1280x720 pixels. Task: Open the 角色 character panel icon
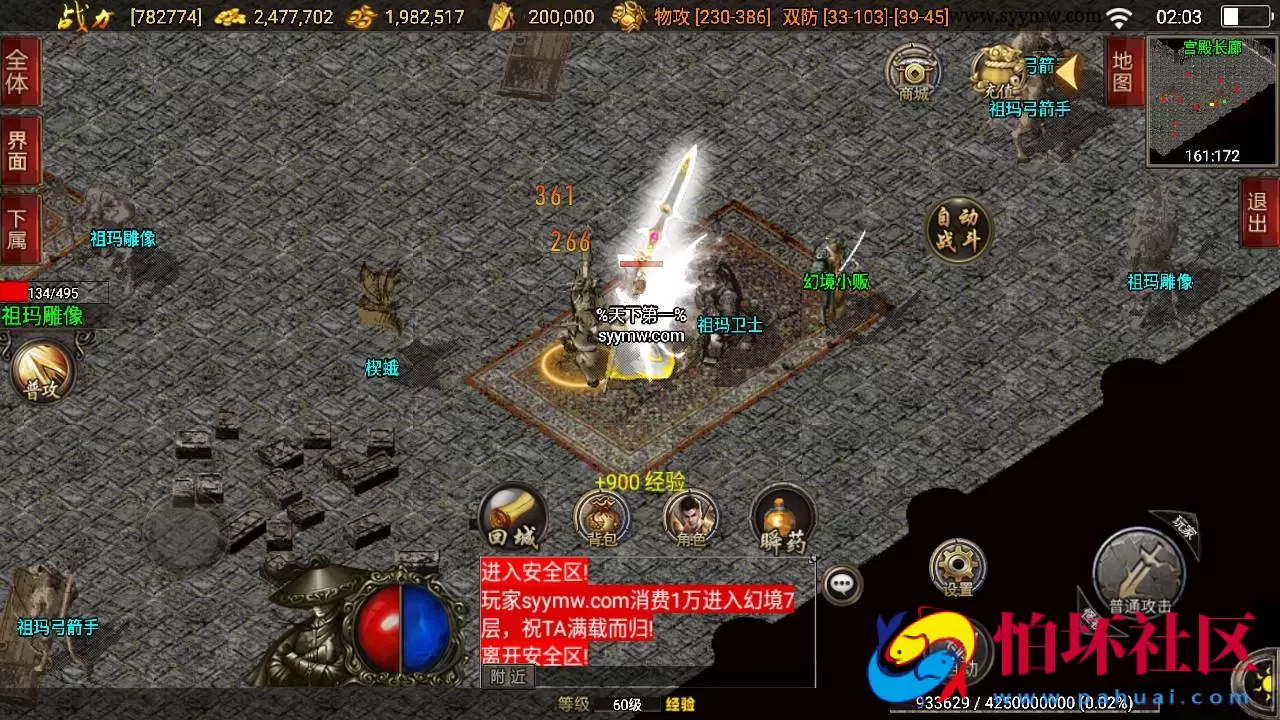point(692,517)
